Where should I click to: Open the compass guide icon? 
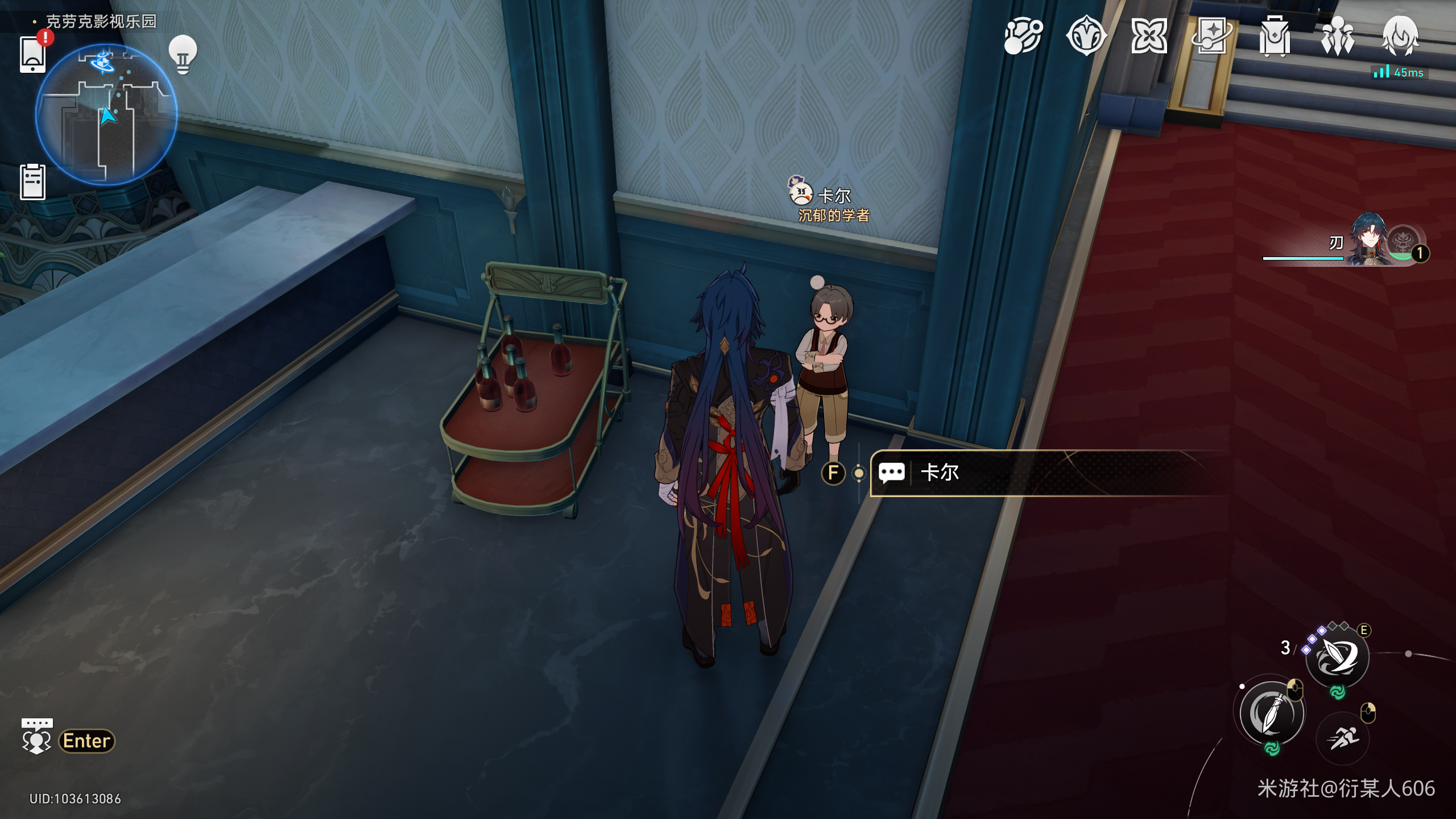pos(1086,36)
